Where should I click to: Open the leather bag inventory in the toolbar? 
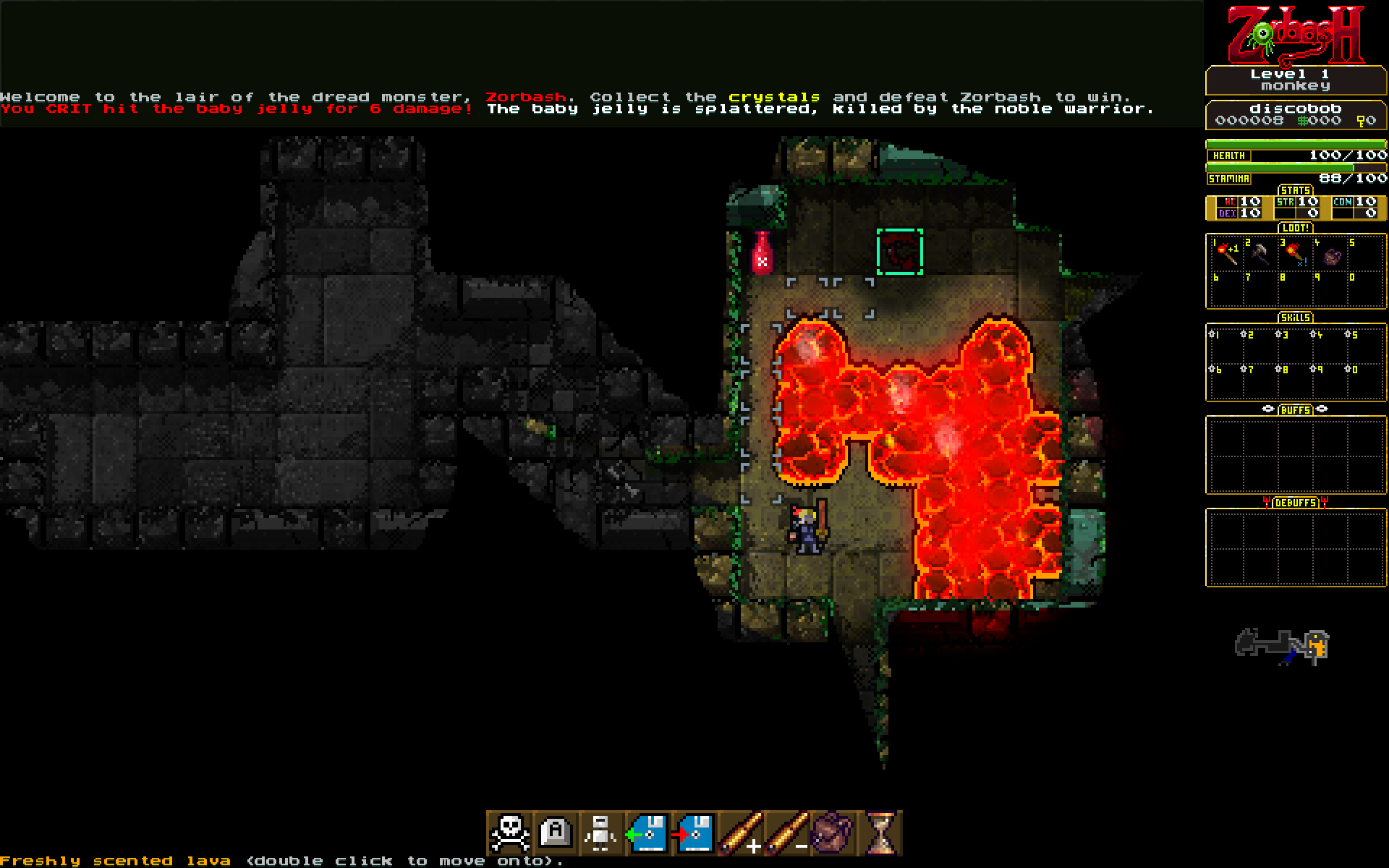coord(833,833)
